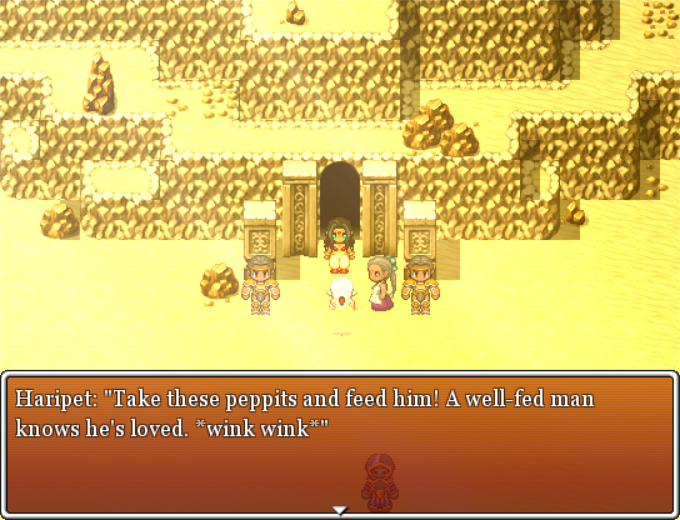Click the dialogue continue arrow
The width and height of the screenshot is (680, 520).
pyautogui.click(x=340, y=510)
